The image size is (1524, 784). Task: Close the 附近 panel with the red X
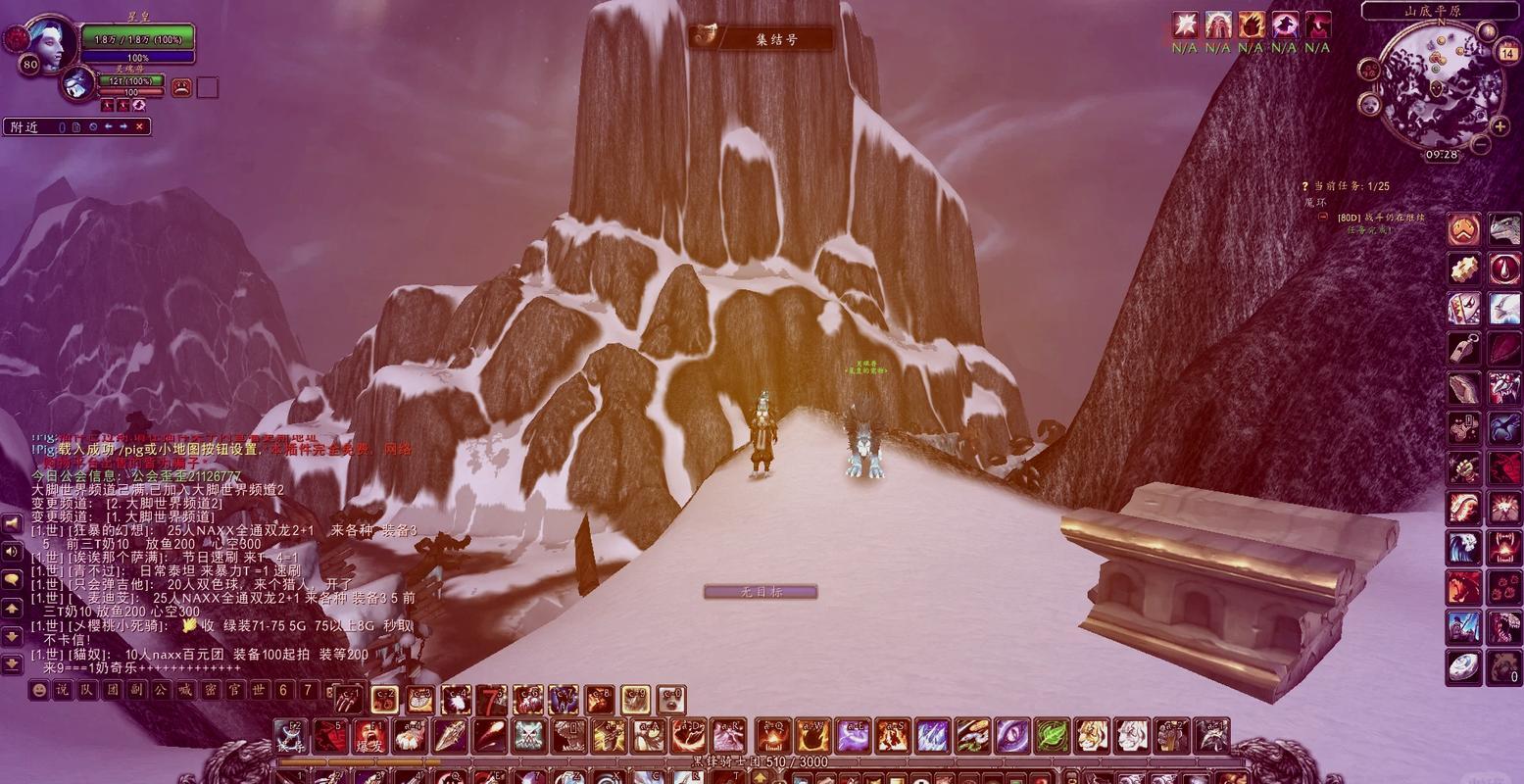139,126
